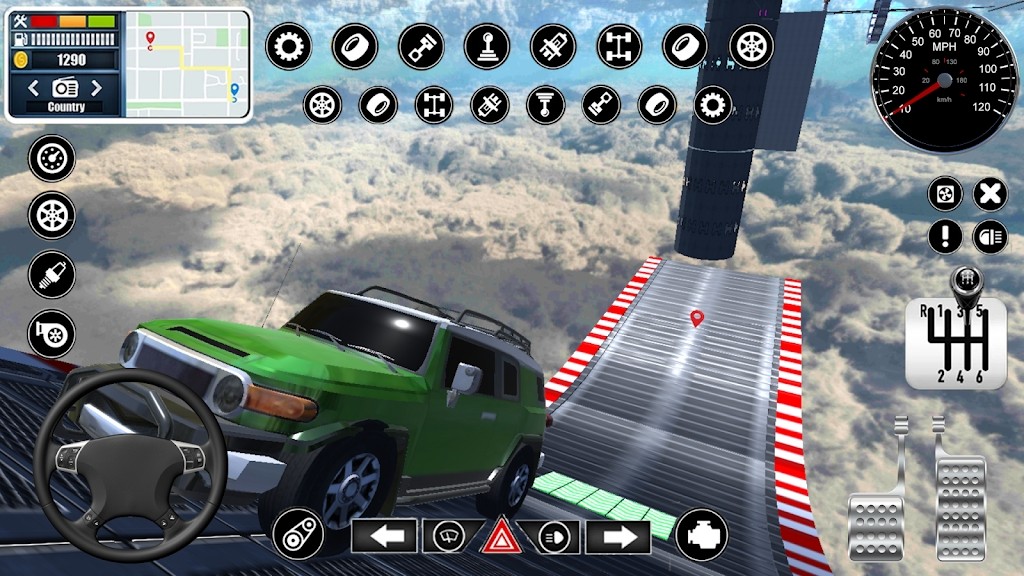Start the engine with the engine icon
The width and height of the screenshot is (1024, 576).
(x=701, y=535)
